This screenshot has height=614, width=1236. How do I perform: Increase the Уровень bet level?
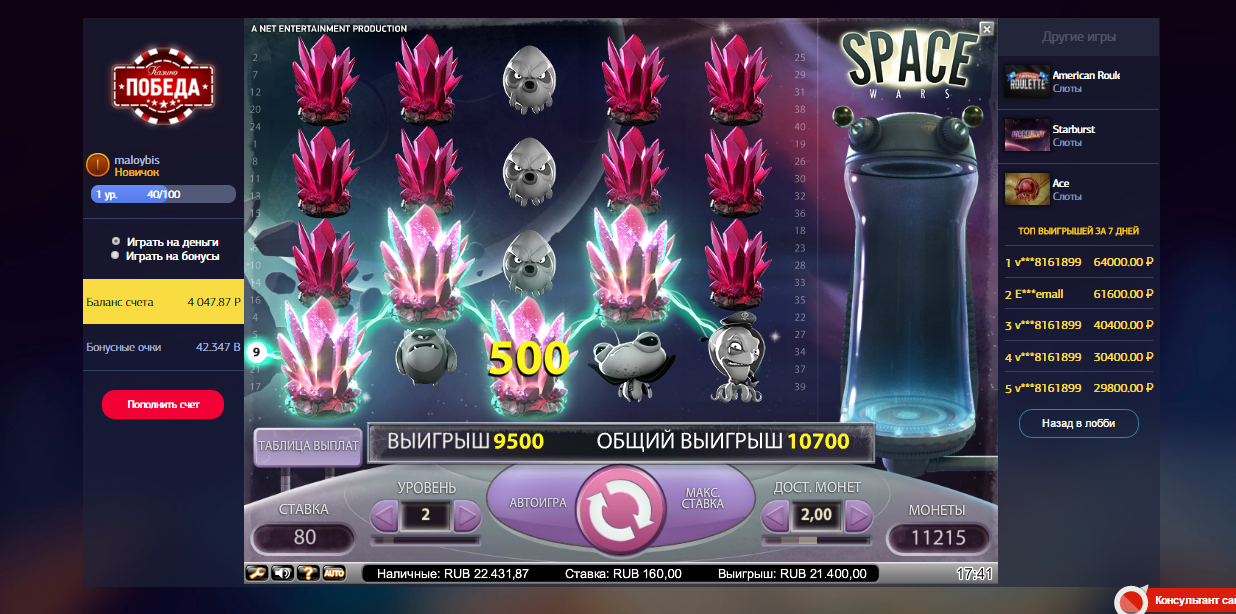click(x=467, y=516)
